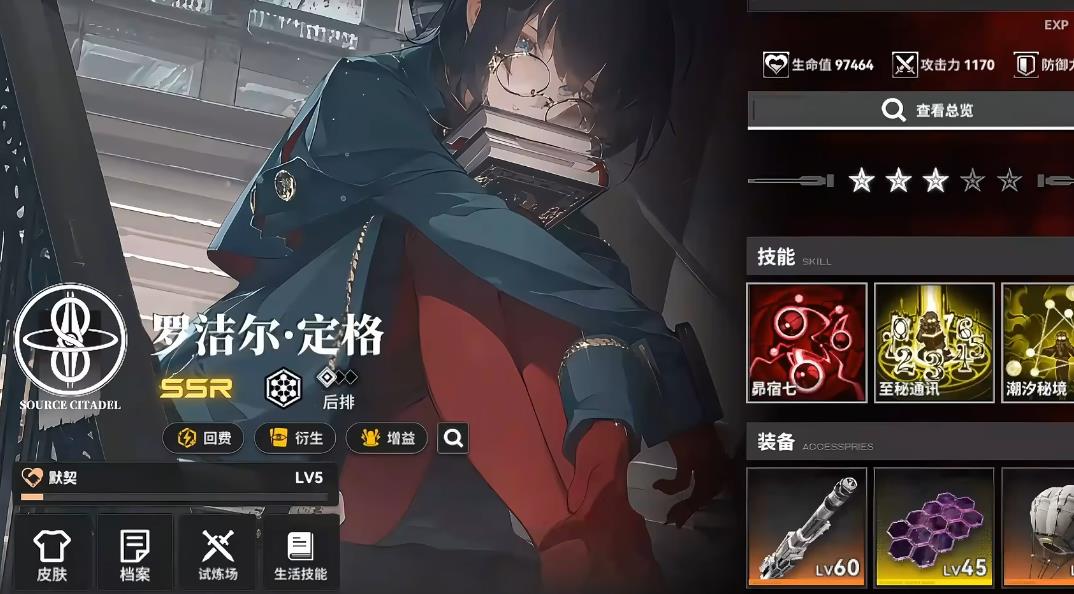The height and width of the screenshot is (594, 1074).
Task: Click the 衍生 tag
Action: (295, 438)
